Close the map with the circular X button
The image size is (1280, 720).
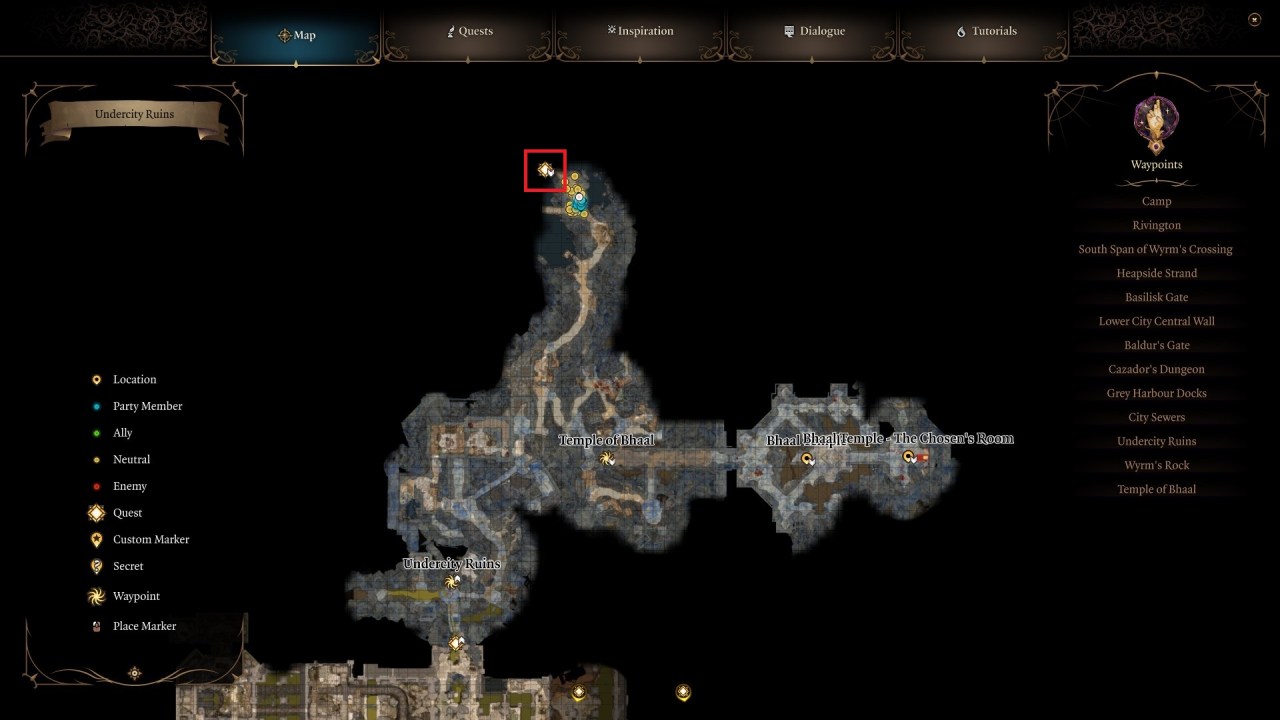pos(1252,18)
